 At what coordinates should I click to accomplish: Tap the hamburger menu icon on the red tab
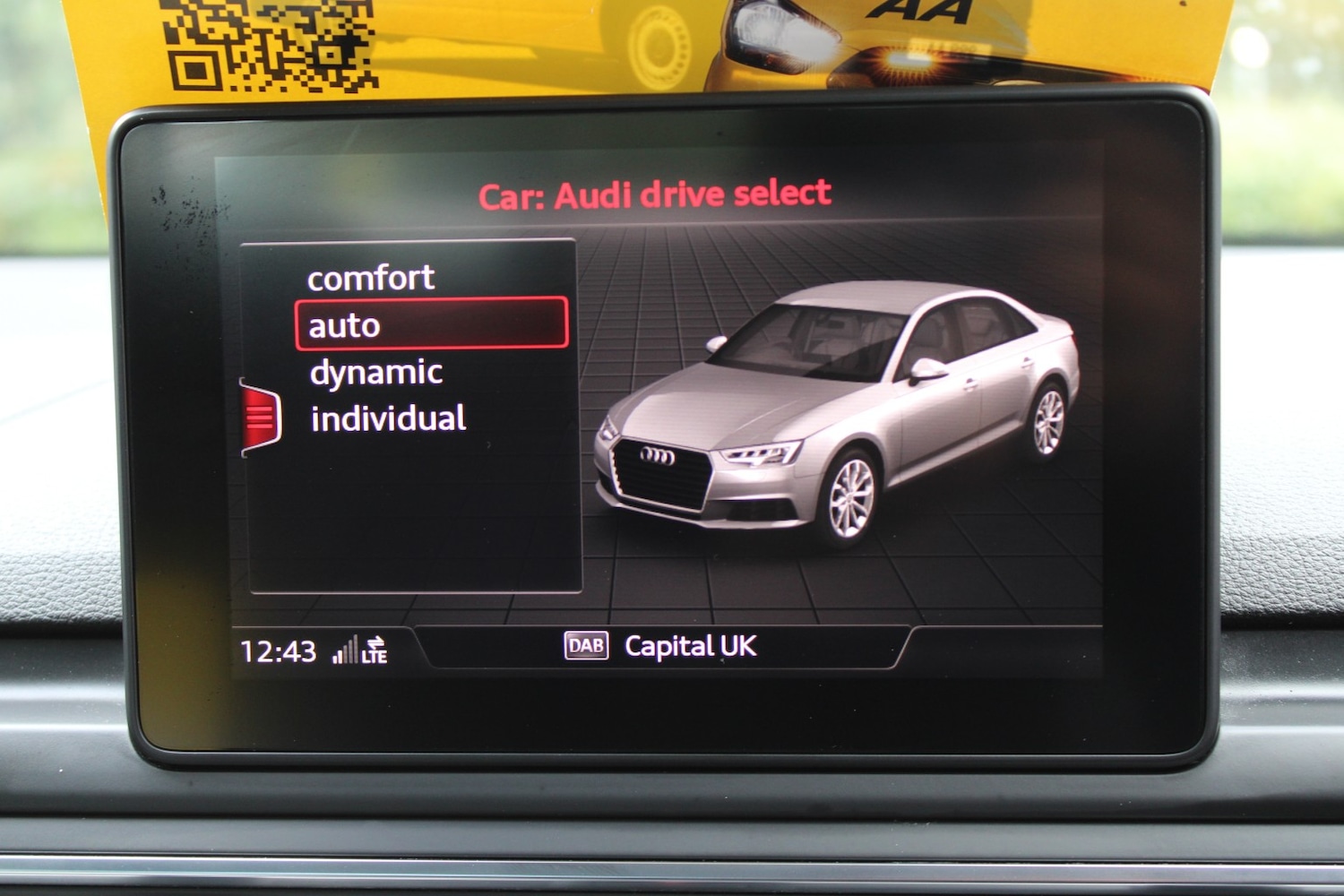pos(260,415)
